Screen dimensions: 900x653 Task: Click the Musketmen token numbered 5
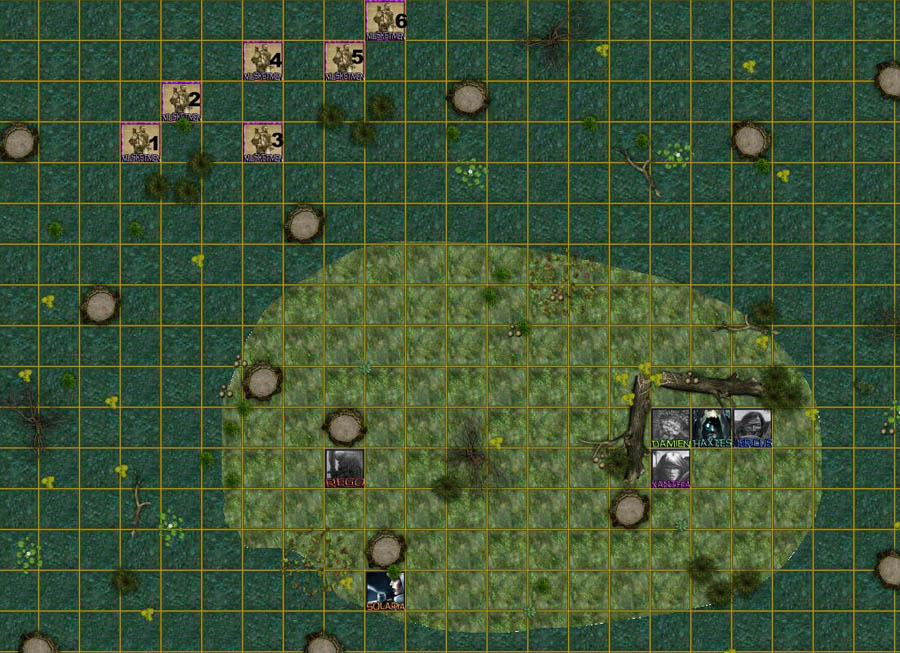344,60
